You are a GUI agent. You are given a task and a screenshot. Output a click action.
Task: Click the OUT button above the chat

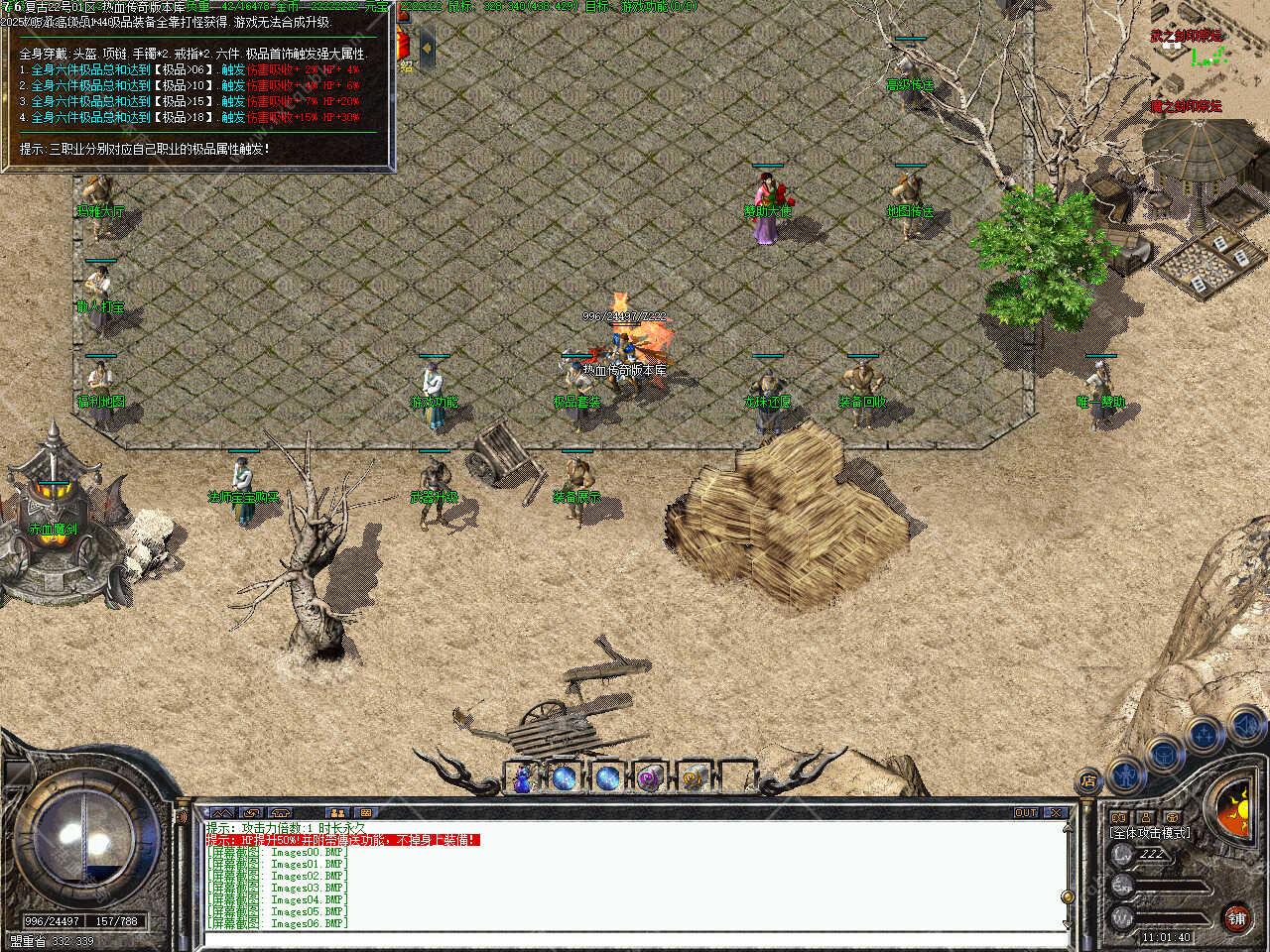pyautogui.click(x=1026, y=813)
